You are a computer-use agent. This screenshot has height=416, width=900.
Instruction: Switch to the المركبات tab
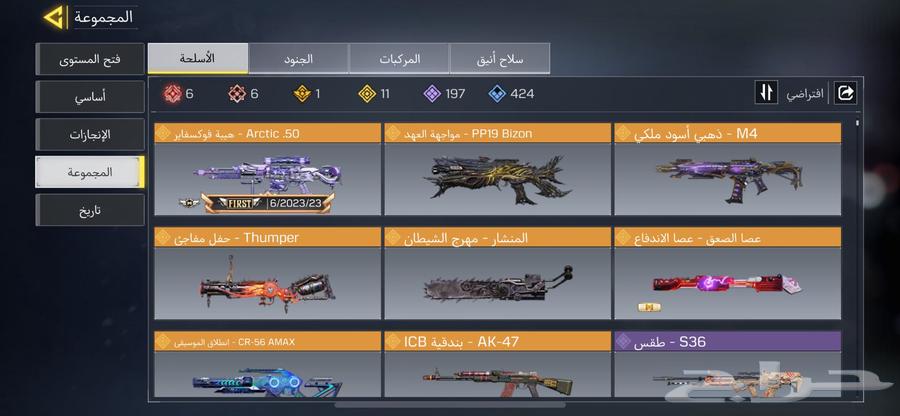(398, 58)
